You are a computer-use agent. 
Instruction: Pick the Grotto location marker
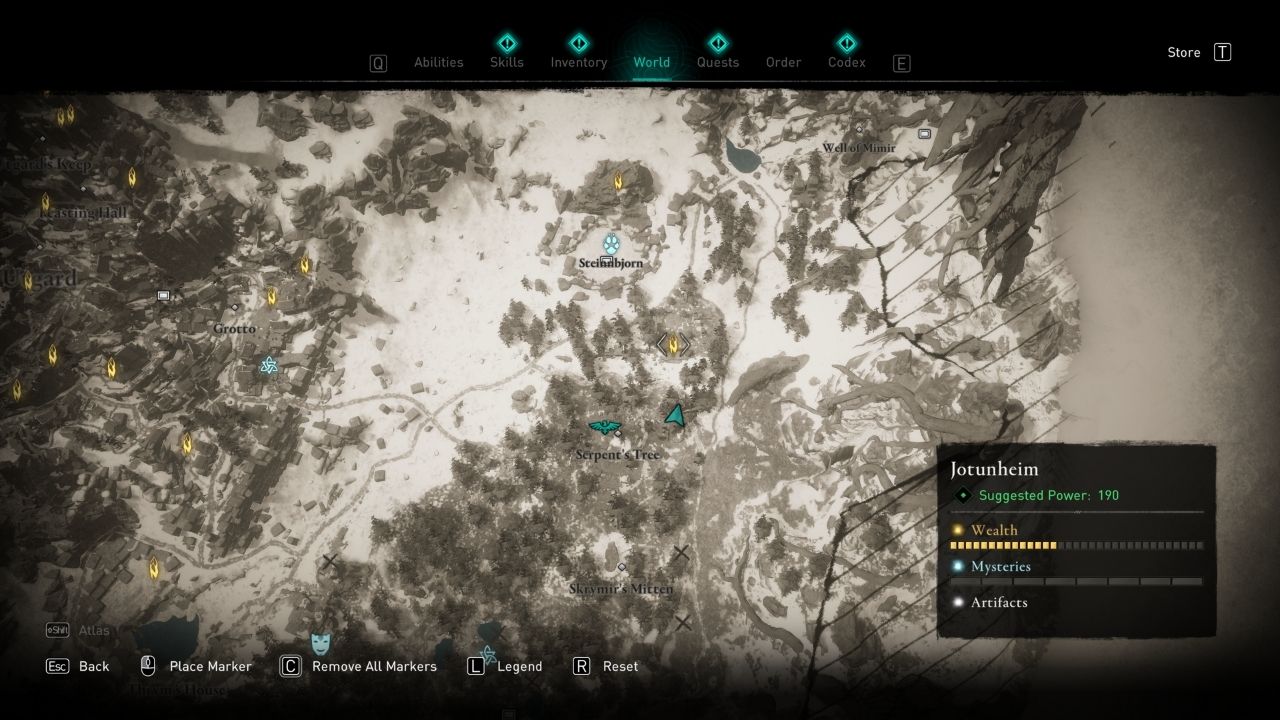click(x=235, y=308)
